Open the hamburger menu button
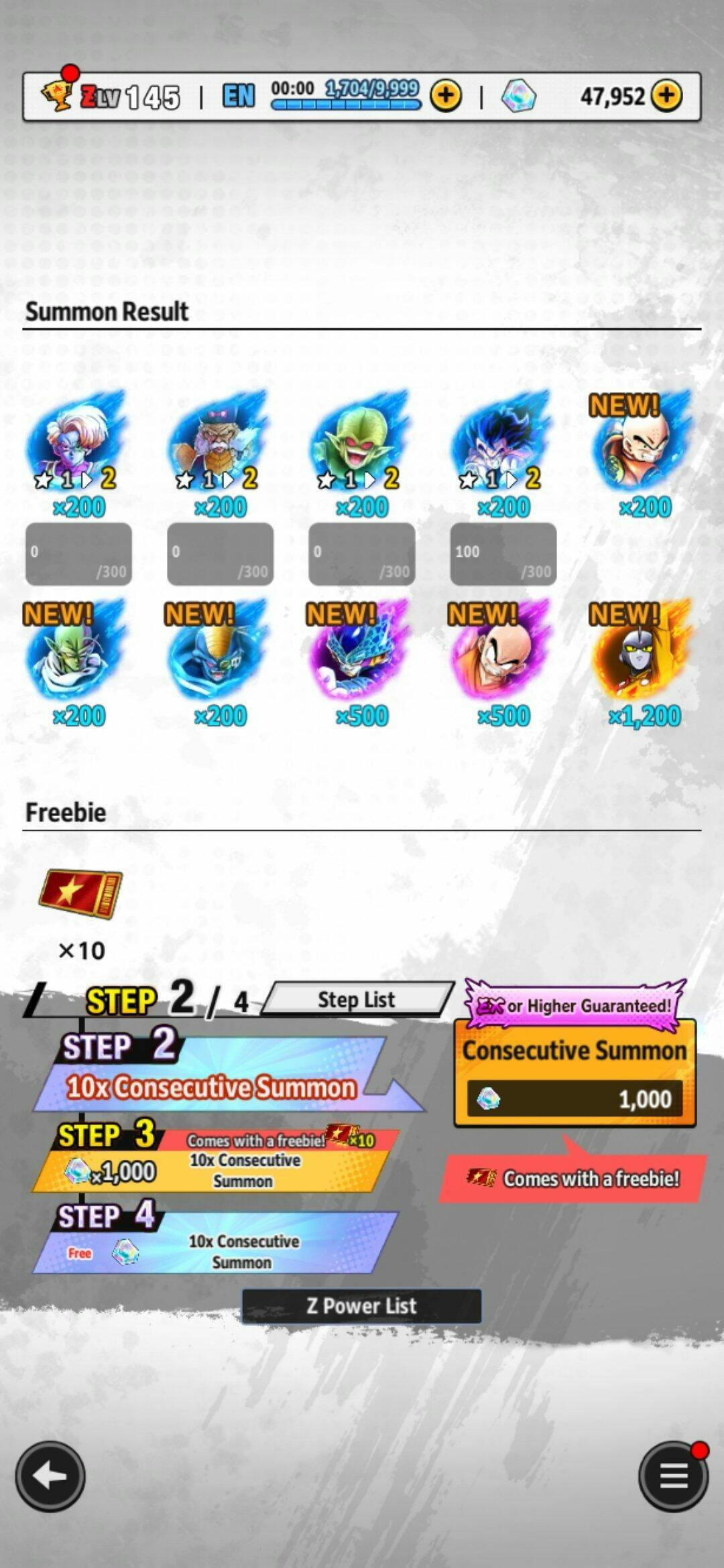 point(673,1476)
